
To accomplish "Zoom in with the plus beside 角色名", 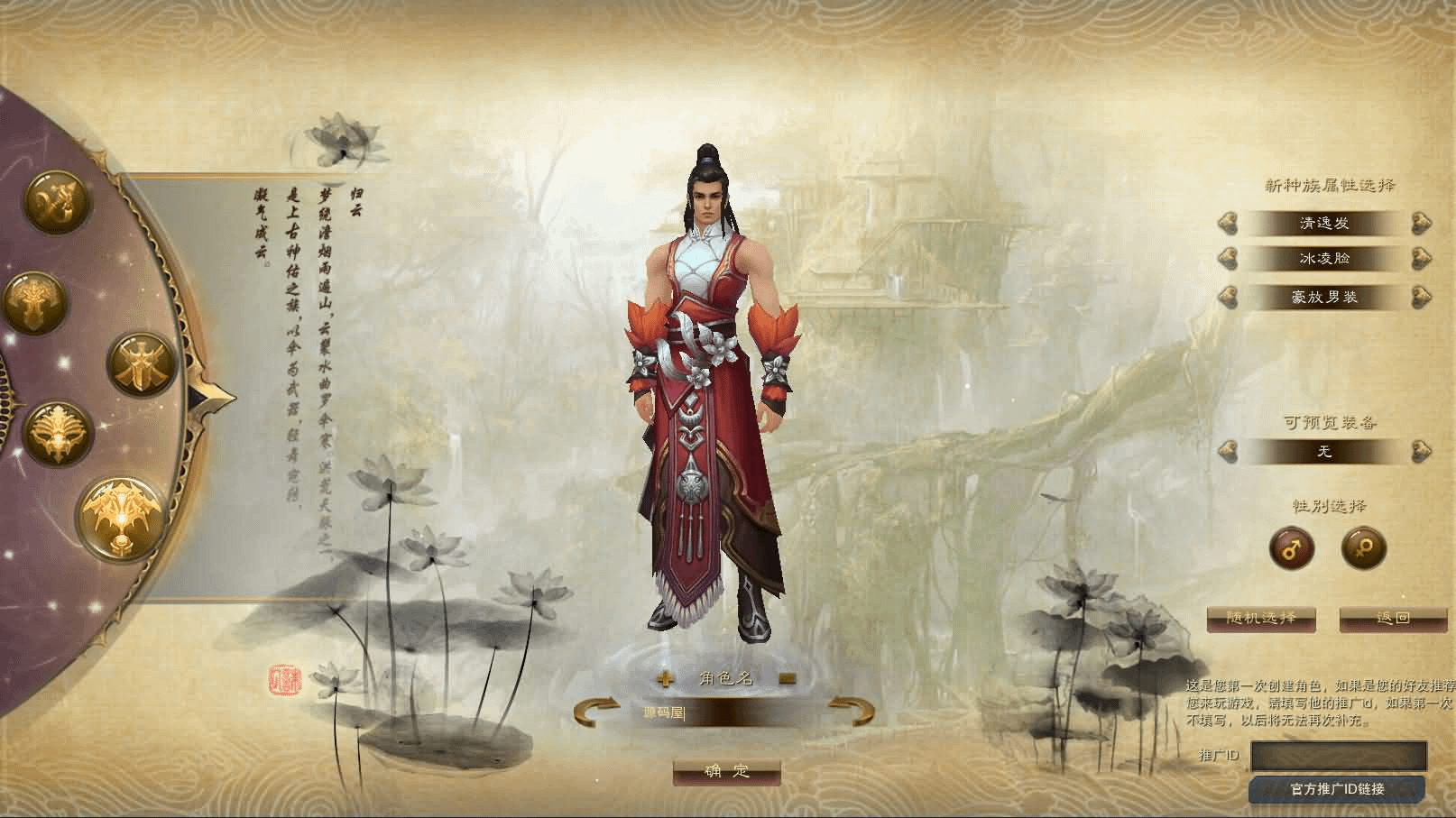I will pyautogui.click(x=666, y=679).
